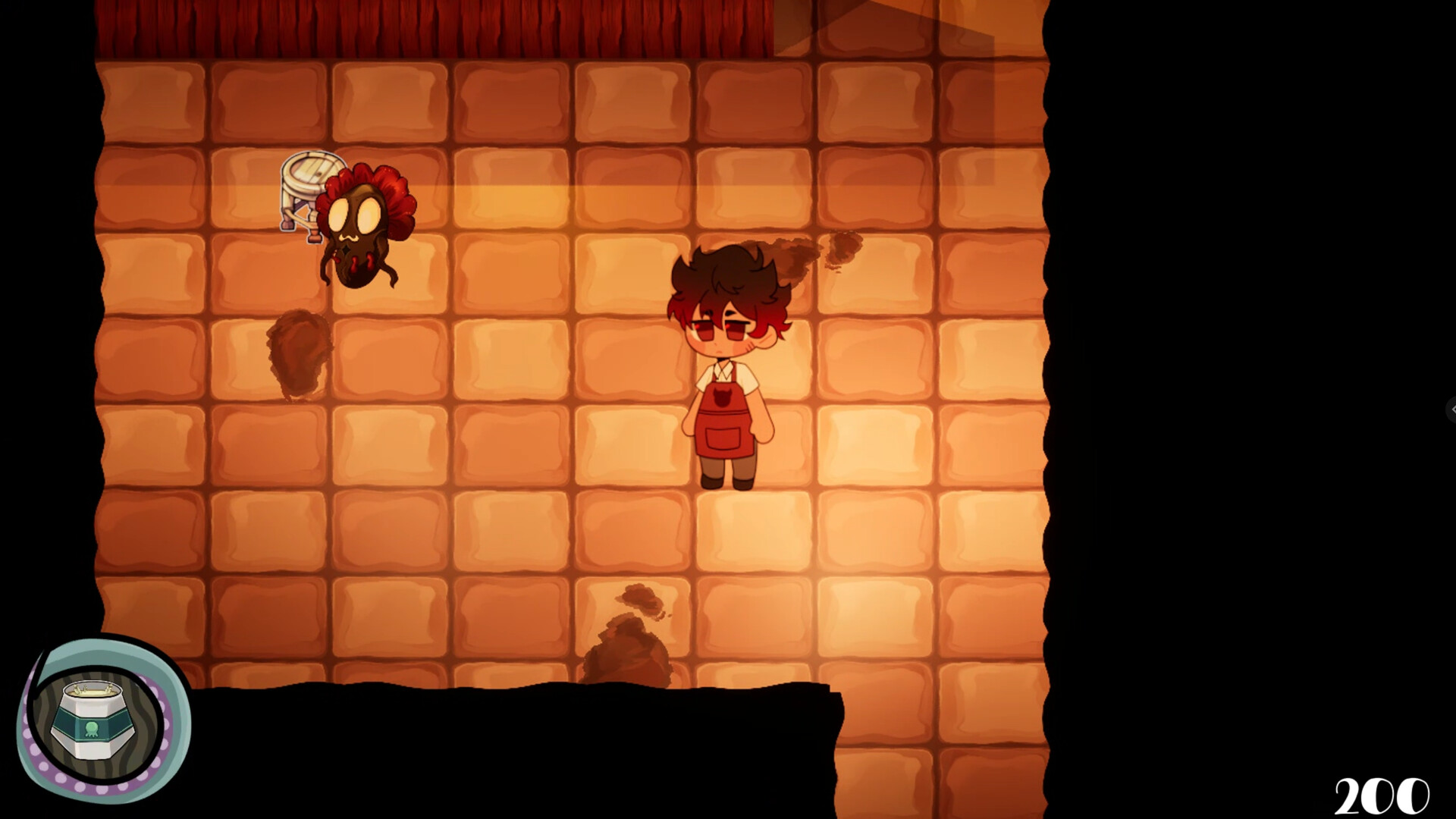
Task: Click the barrel lid of the washtub
Action: [x=311, y=171]
